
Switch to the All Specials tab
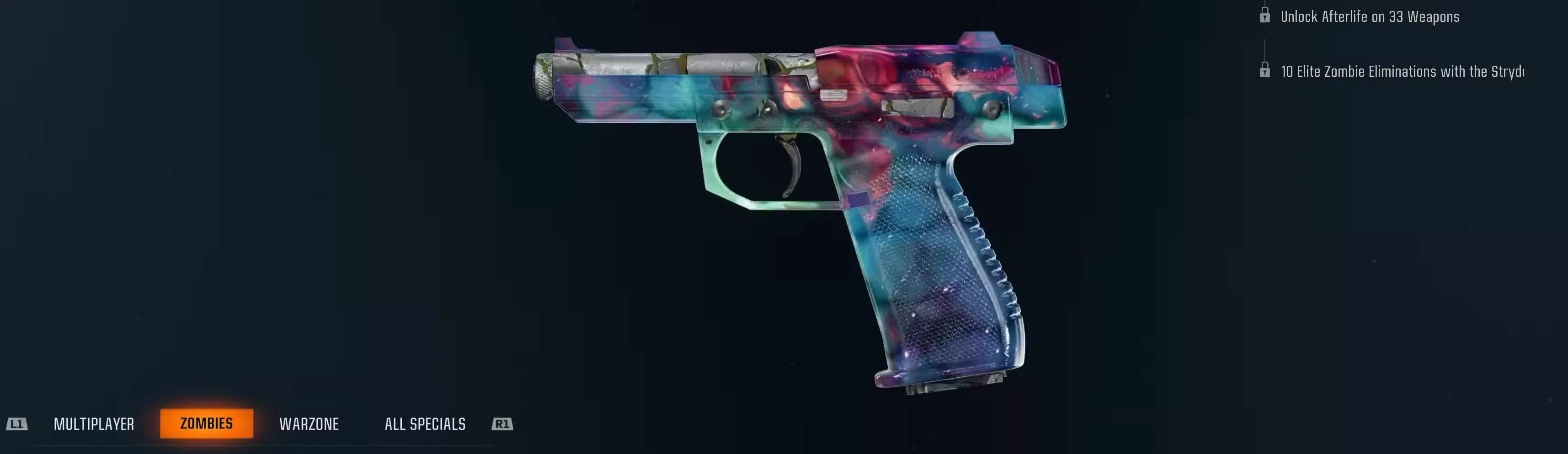point(426,424)
